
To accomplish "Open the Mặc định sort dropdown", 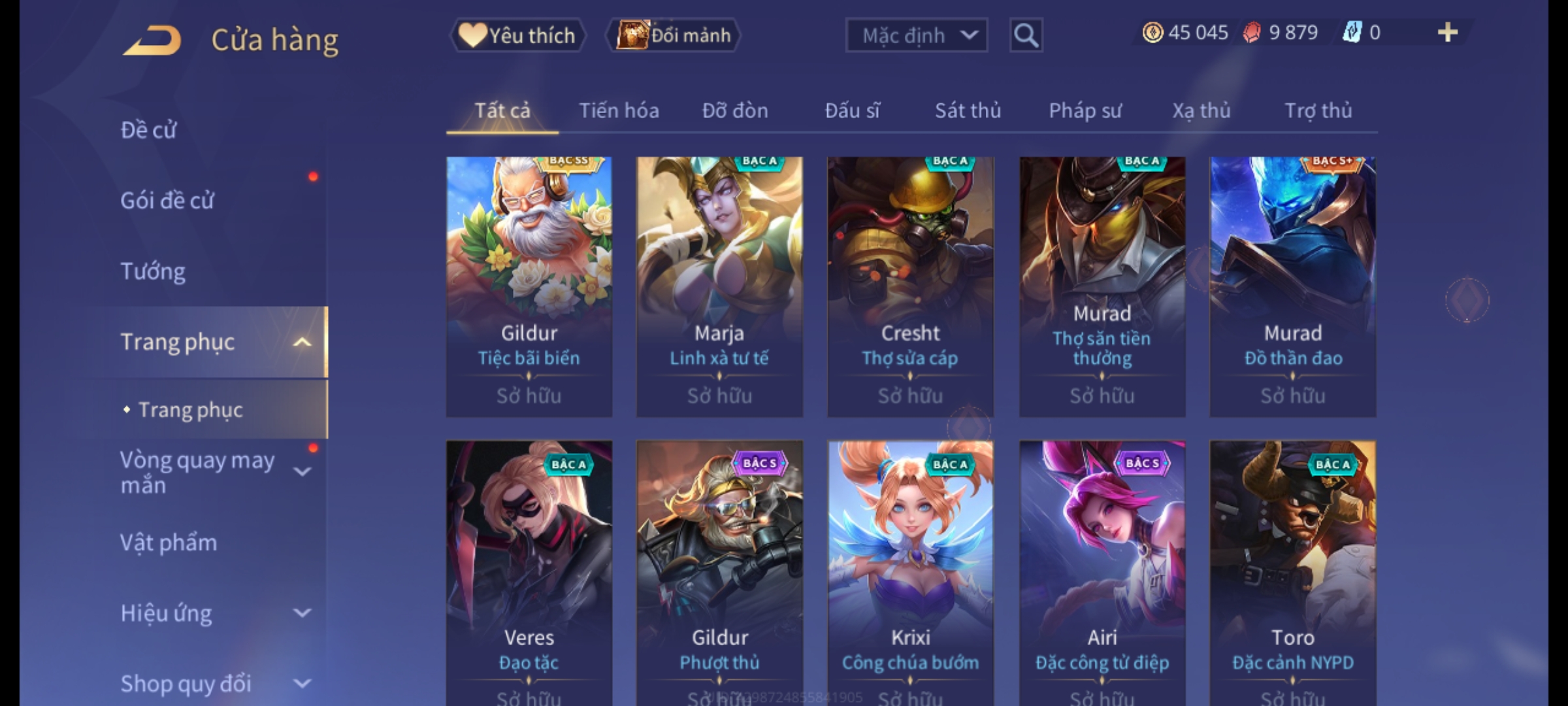I will coord(915,35).
